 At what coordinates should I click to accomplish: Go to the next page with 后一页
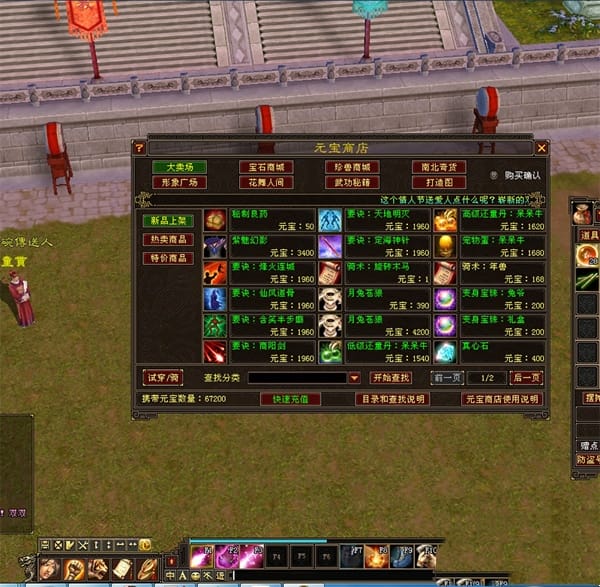pos(526,378)
